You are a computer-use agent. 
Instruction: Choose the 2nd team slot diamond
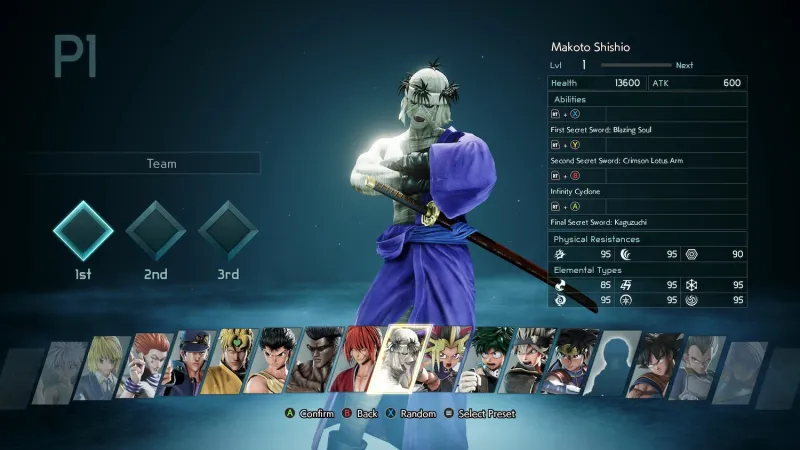pos(155,231)
